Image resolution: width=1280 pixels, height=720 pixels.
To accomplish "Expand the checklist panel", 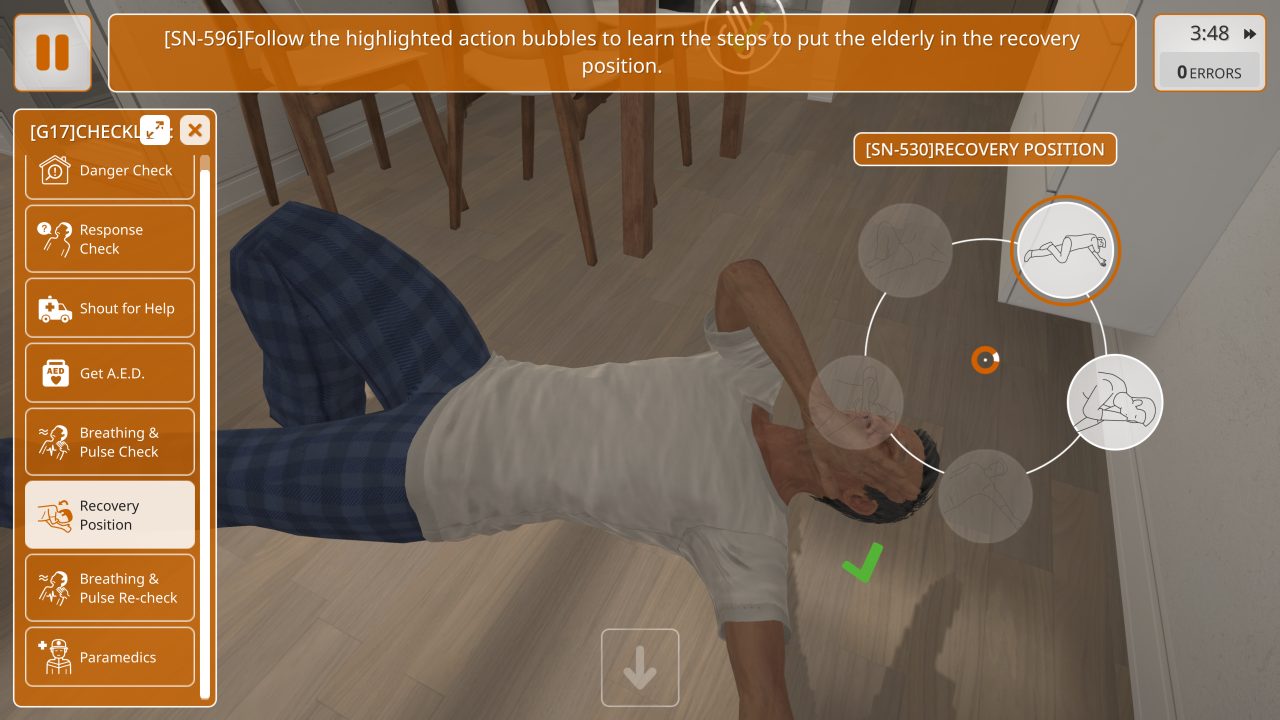I will (x=155, y=130).
